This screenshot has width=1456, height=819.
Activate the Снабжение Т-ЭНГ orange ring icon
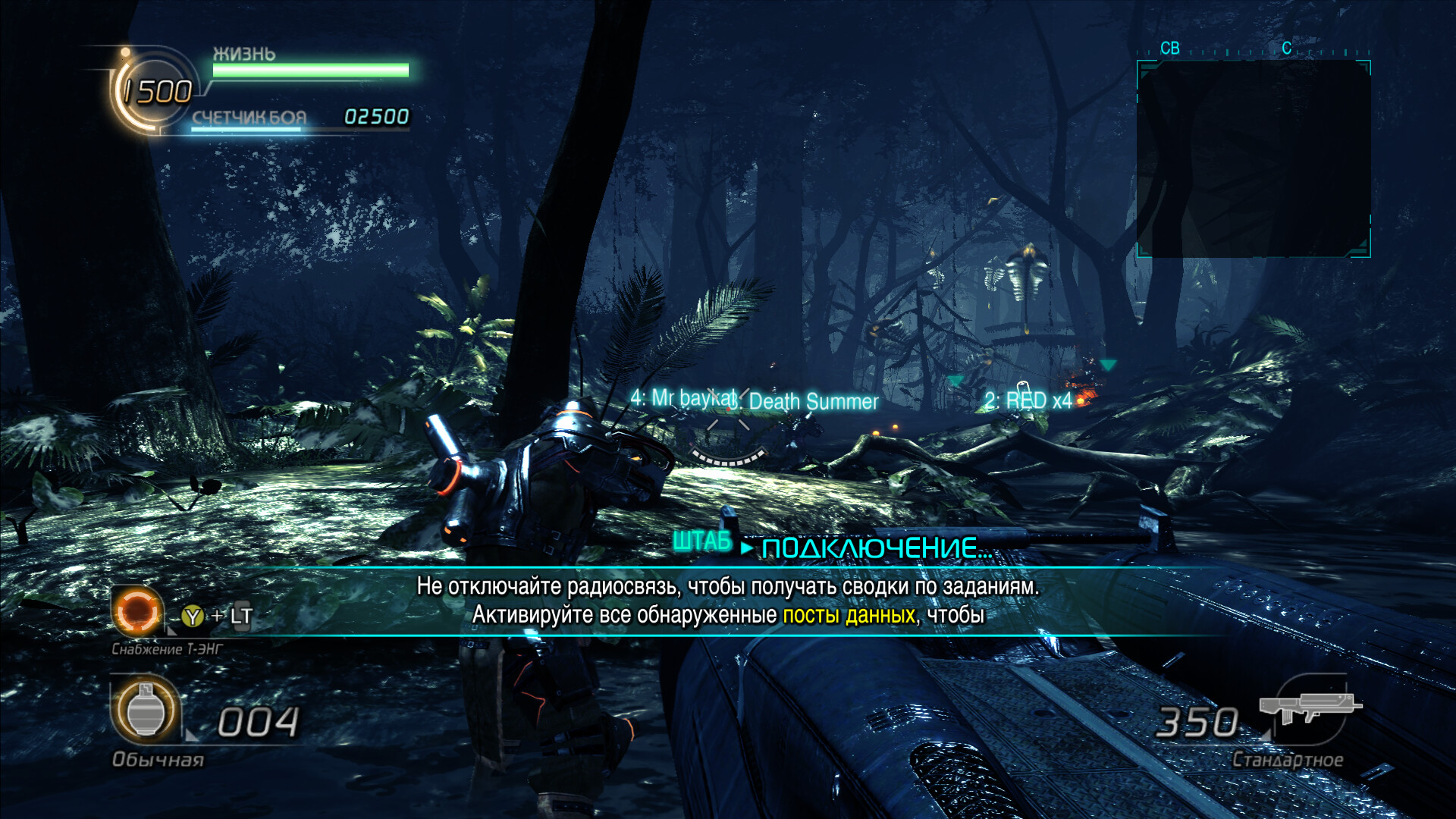tap(138, 610)
